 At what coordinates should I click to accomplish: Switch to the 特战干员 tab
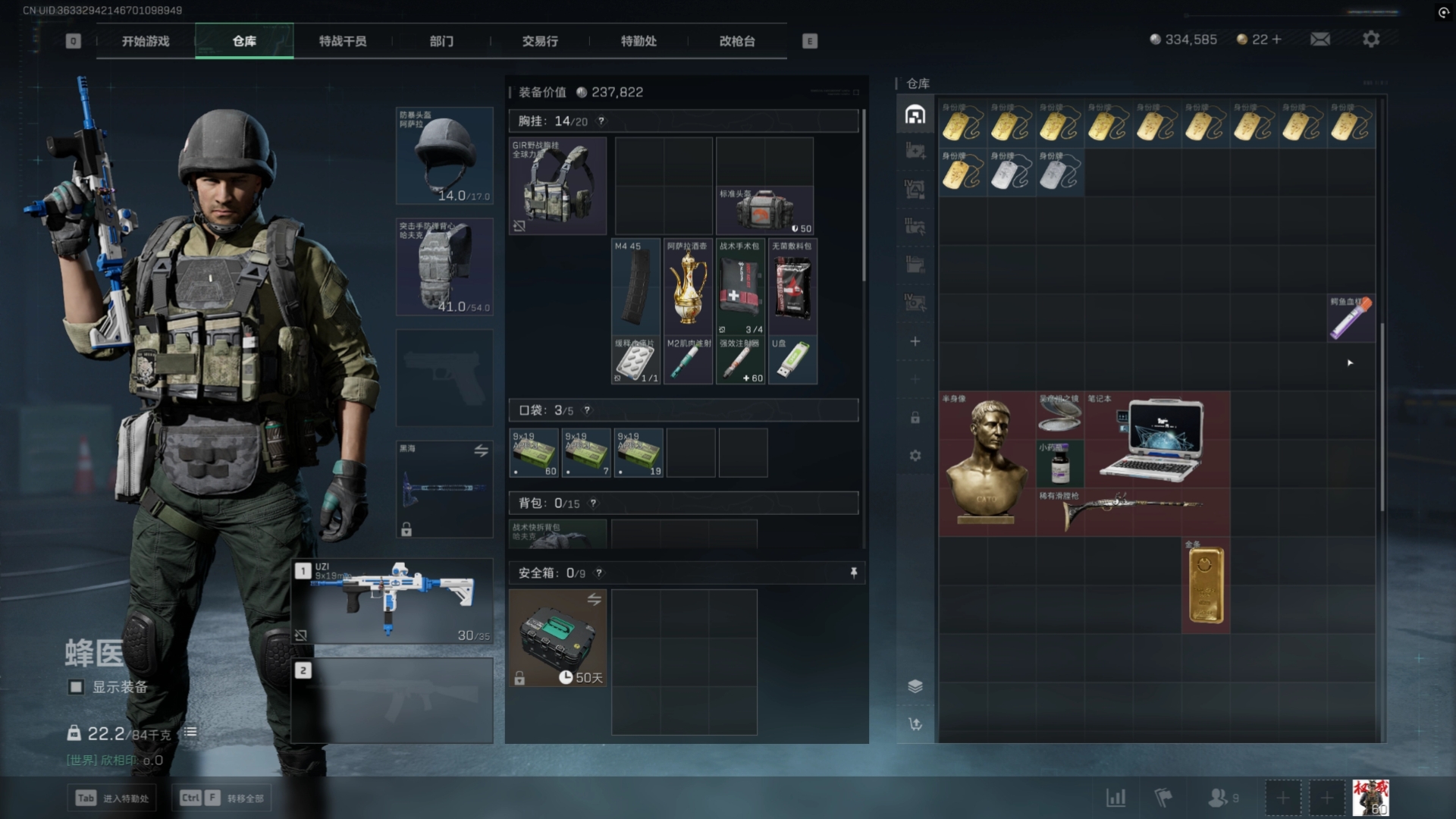[x=343, y=41]
